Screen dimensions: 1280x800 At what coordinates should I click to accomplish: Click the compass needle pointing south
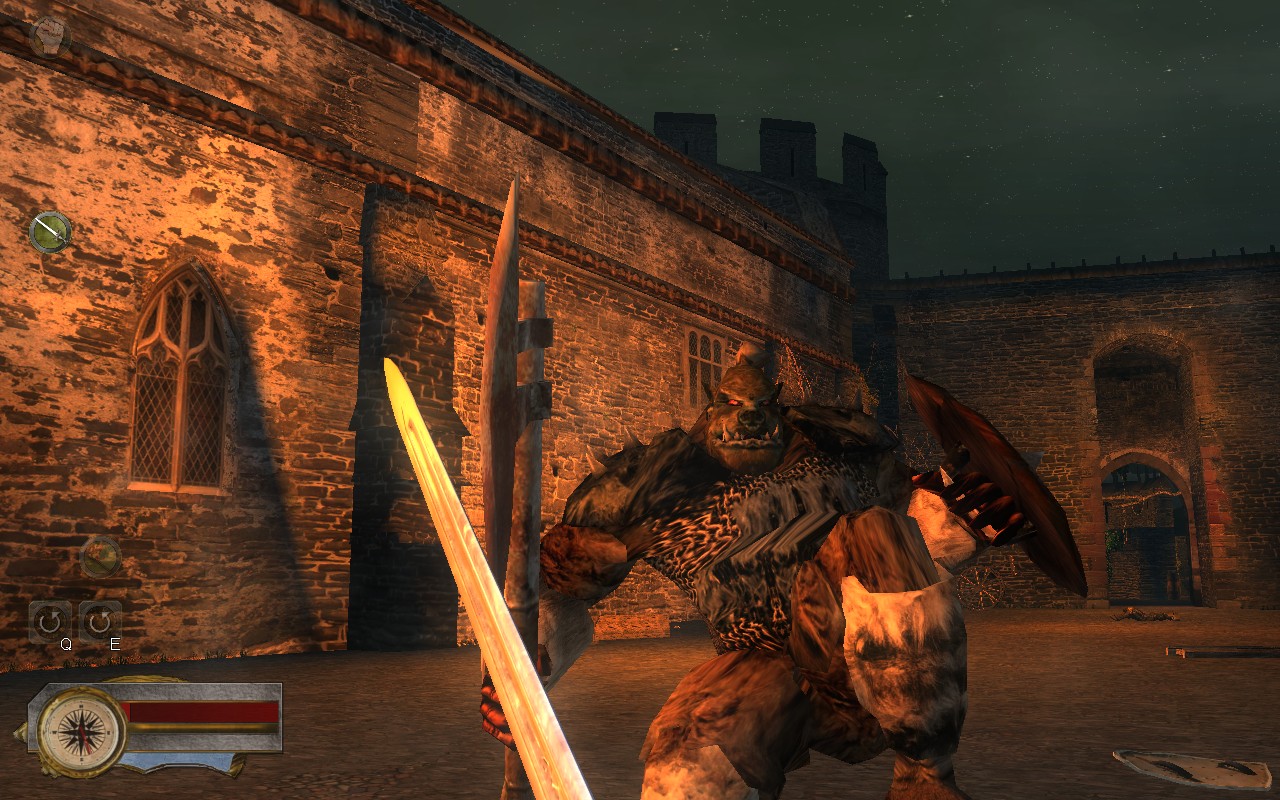coord(87,748)
